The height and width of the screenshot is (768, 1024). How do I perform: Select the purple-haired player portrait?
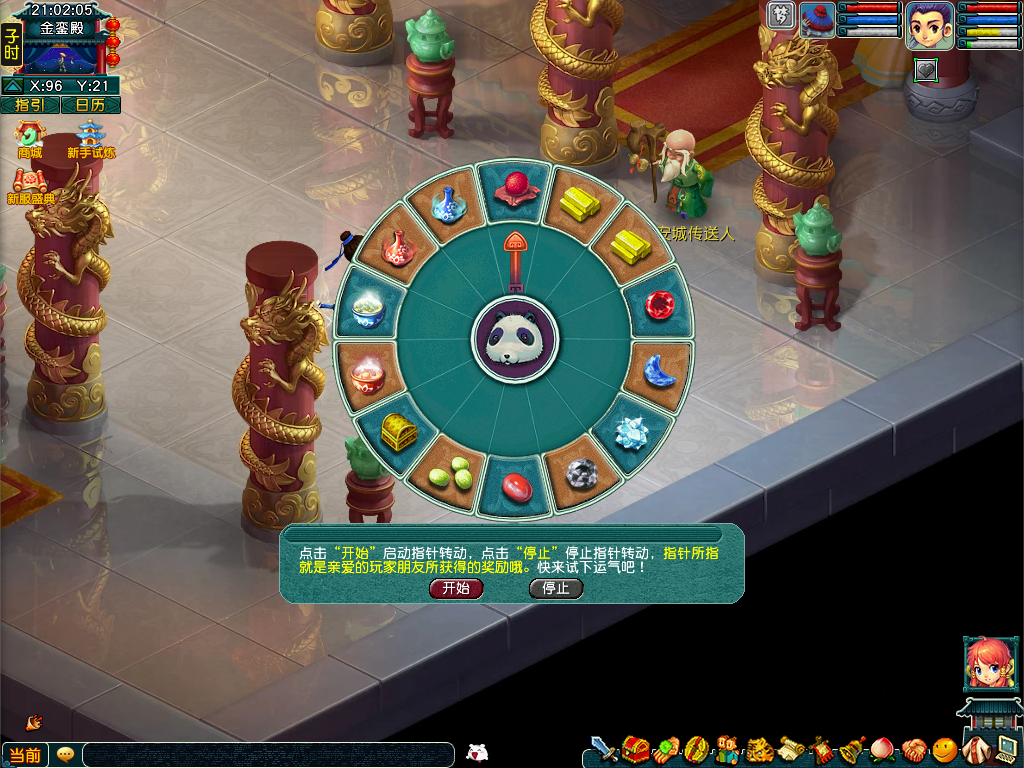tap(929, 25)
